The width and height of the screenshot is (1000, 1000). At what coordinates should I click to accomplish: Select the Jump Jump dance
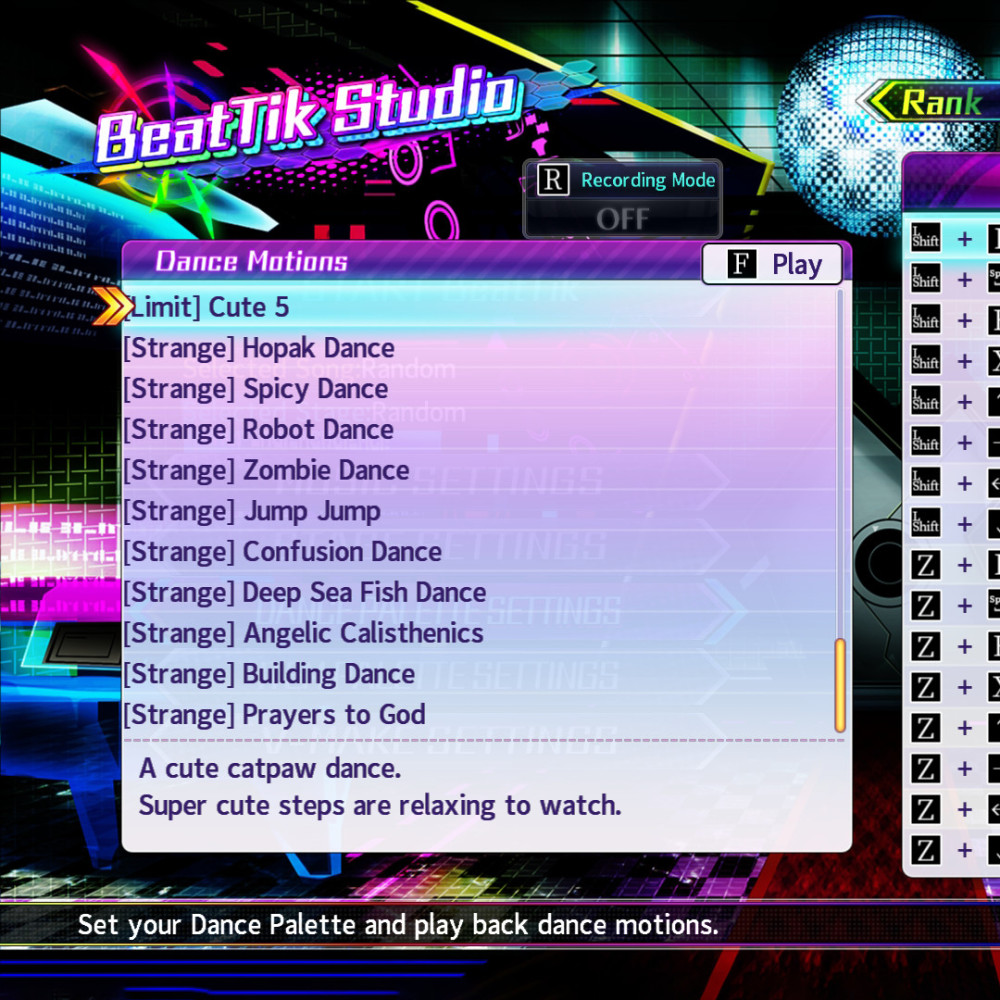[x=252, y=511]
